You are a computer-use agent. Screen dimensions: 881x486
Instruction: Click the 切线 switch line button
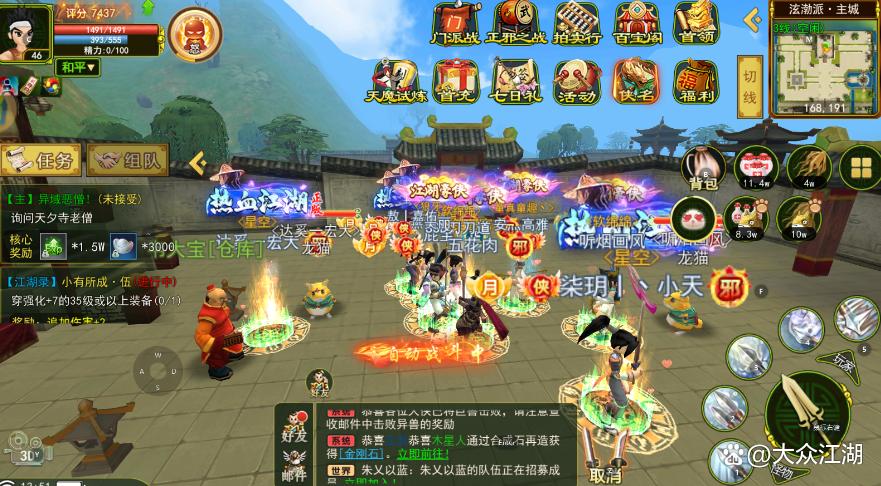click(x=750, y=83)
